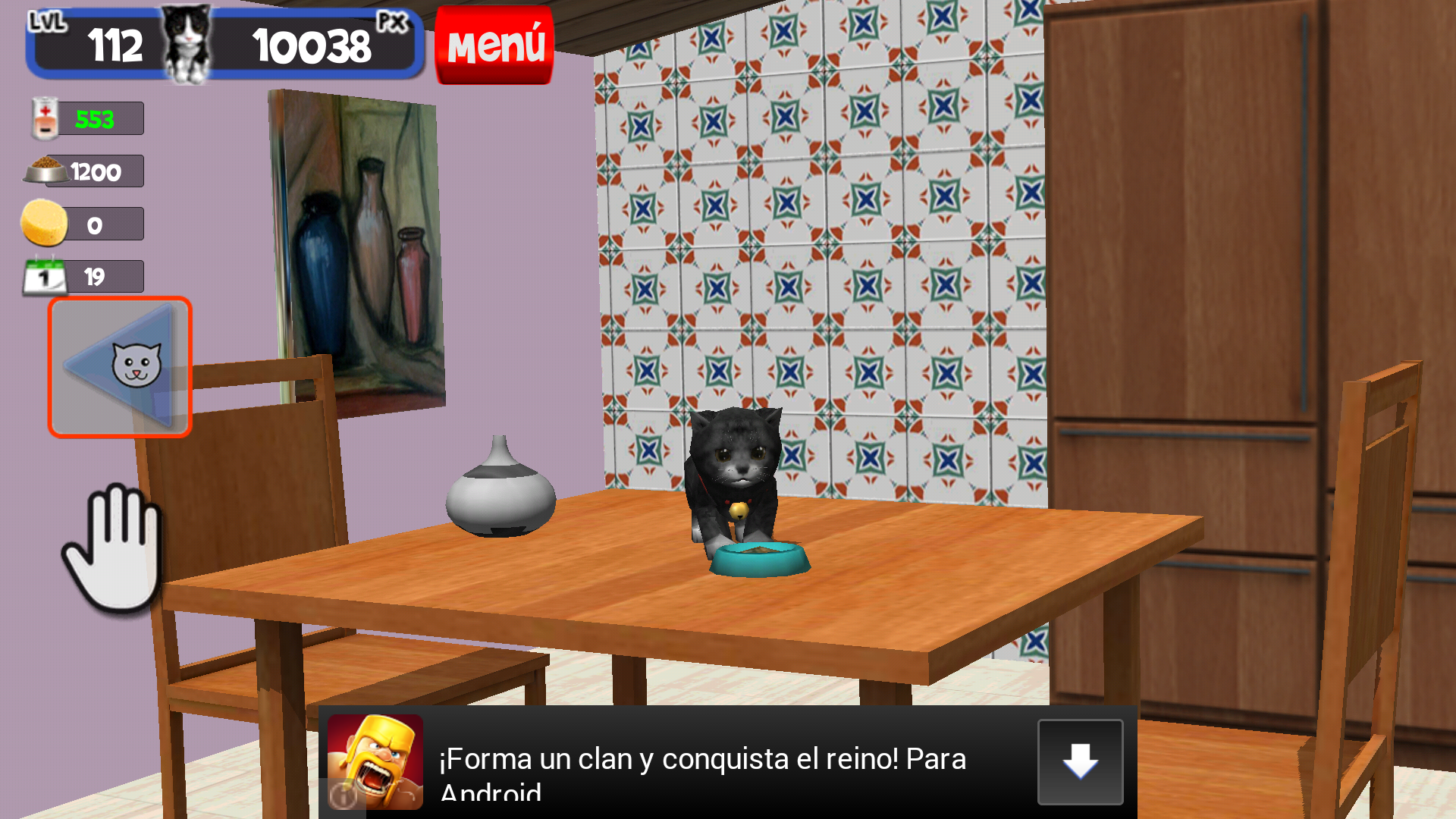Open the Menú button
The height and width of the screenshot is (819, 1456).
pyautogui.click(x=494, y=44)
